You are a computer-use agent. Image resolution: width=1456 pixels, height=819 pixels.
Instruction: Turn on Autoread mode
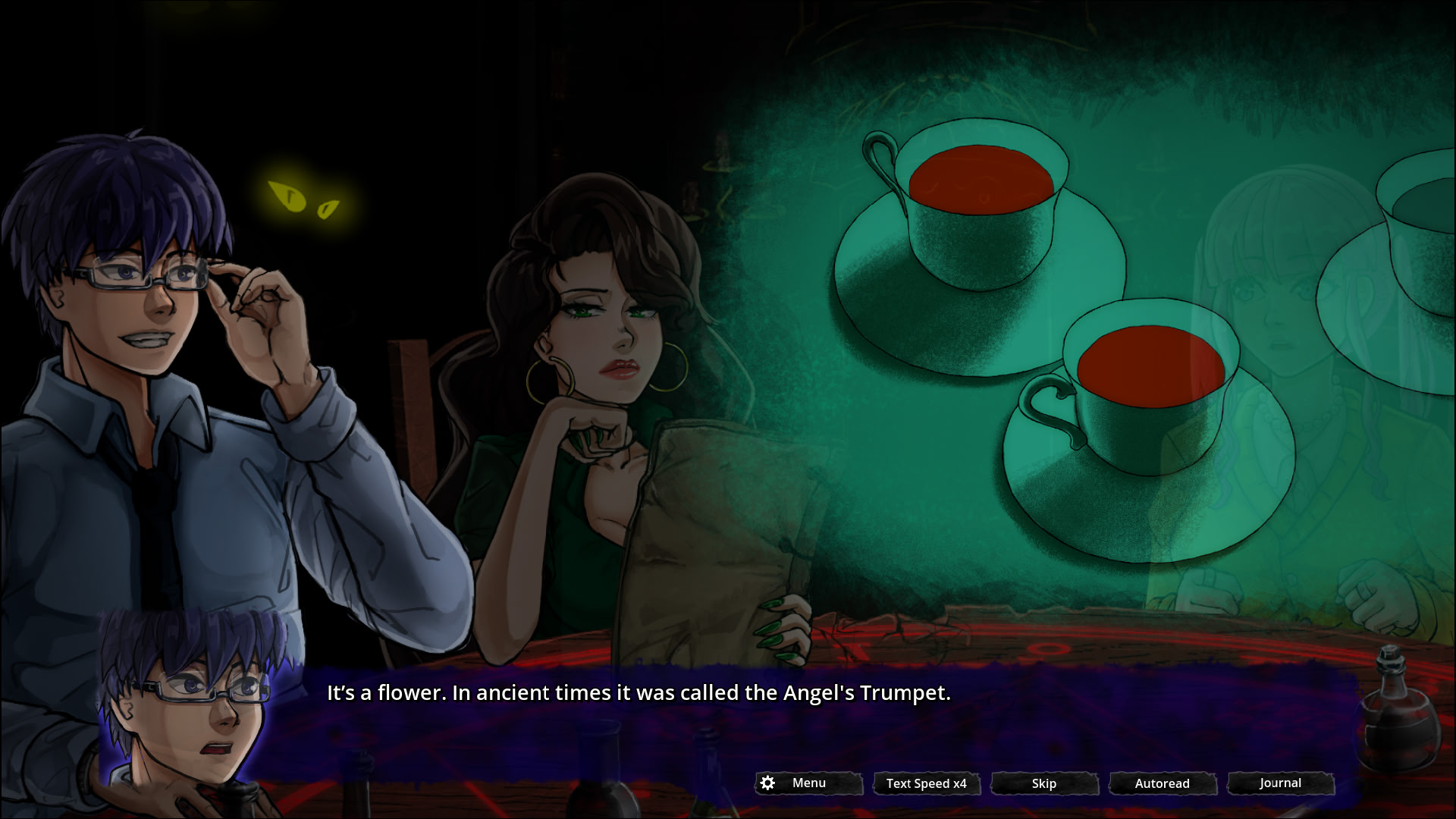pos(1163,783)
